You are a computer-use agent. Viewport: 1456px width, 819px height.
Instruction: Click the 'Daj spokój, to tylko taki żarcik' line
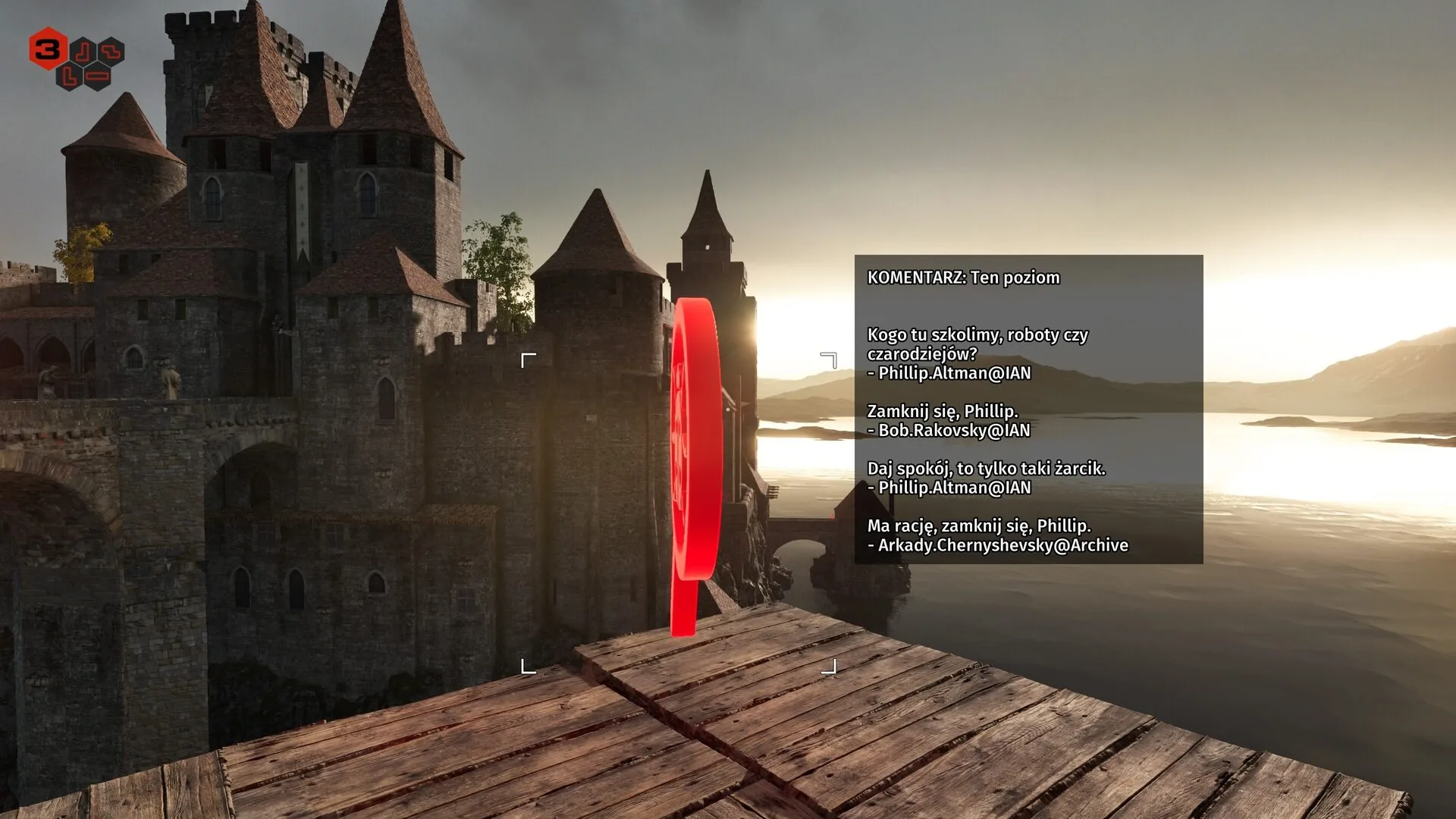pos(986,469)
